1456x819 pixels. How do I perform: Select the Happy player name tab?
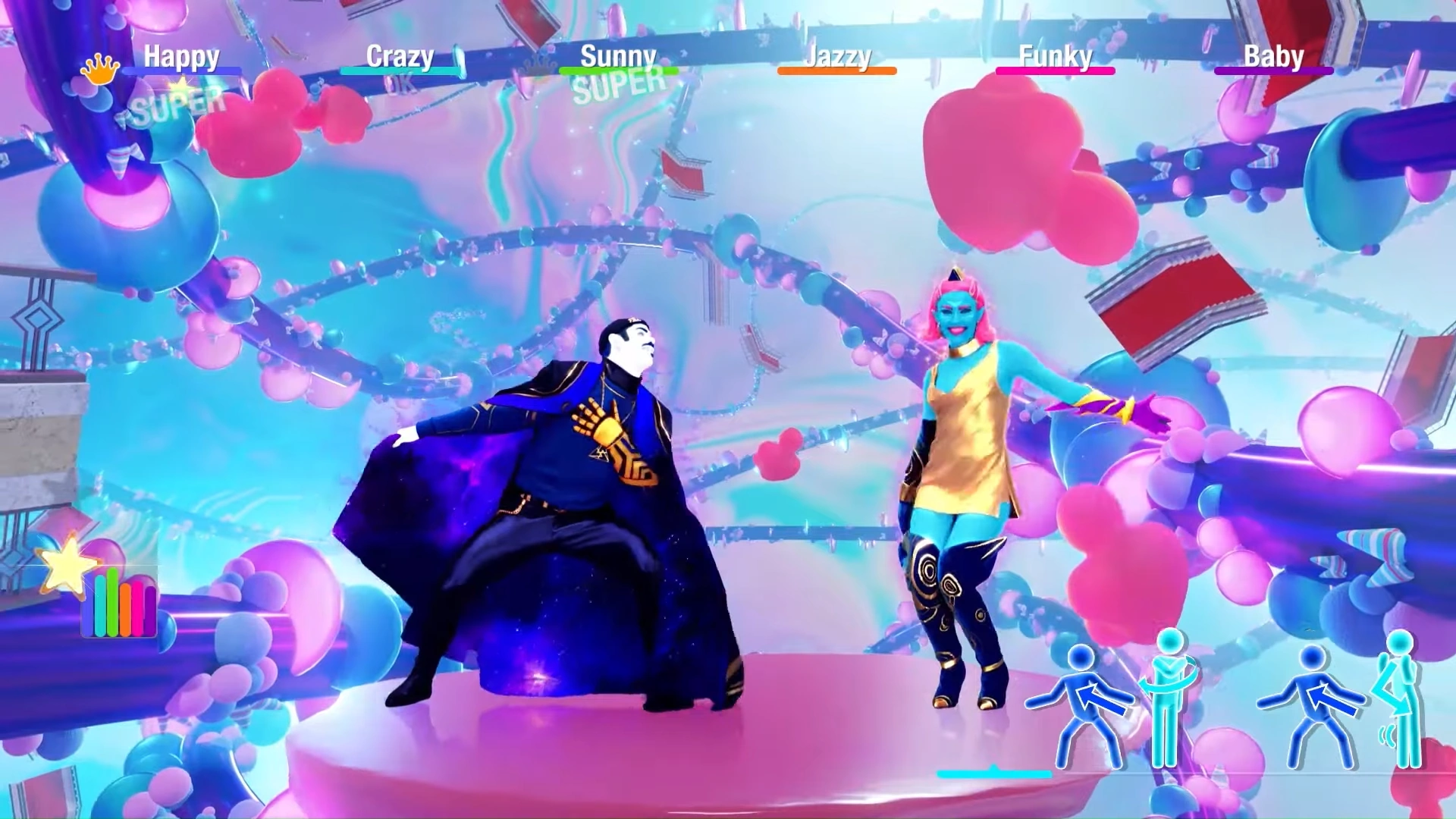[x=182, y=55]
